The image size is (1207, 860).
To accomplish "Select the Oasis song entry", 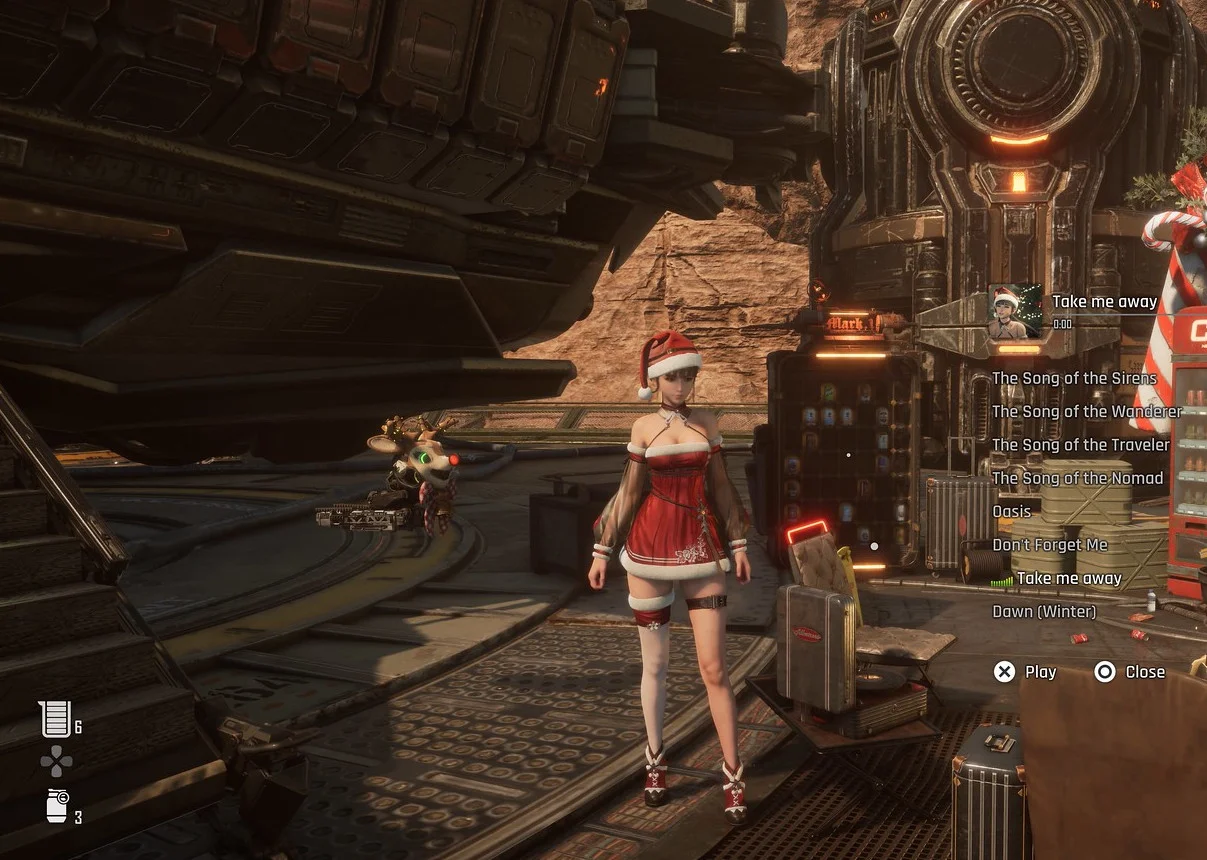I will click(1011, 511).
